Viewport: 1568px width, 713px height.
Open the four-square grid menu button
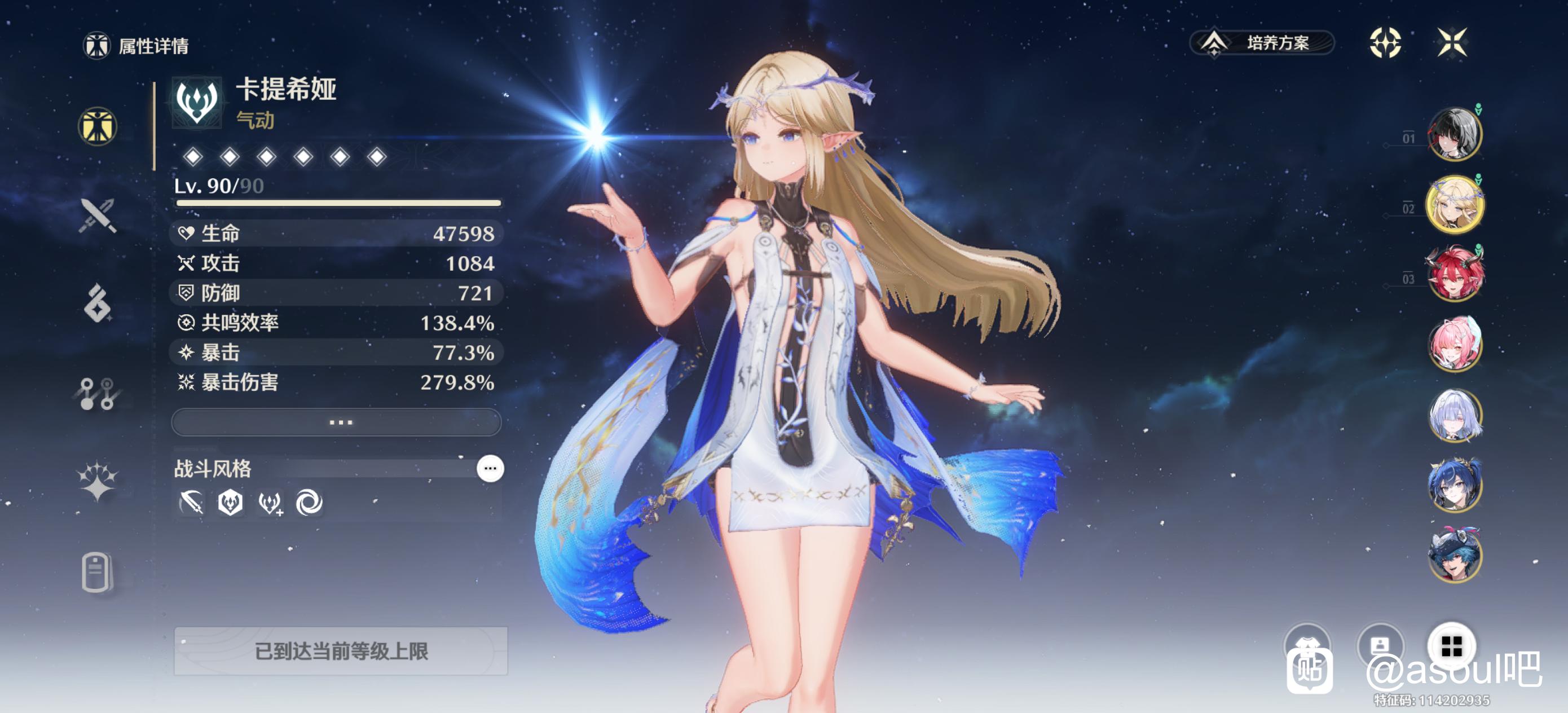click(x=1452, y=645)
